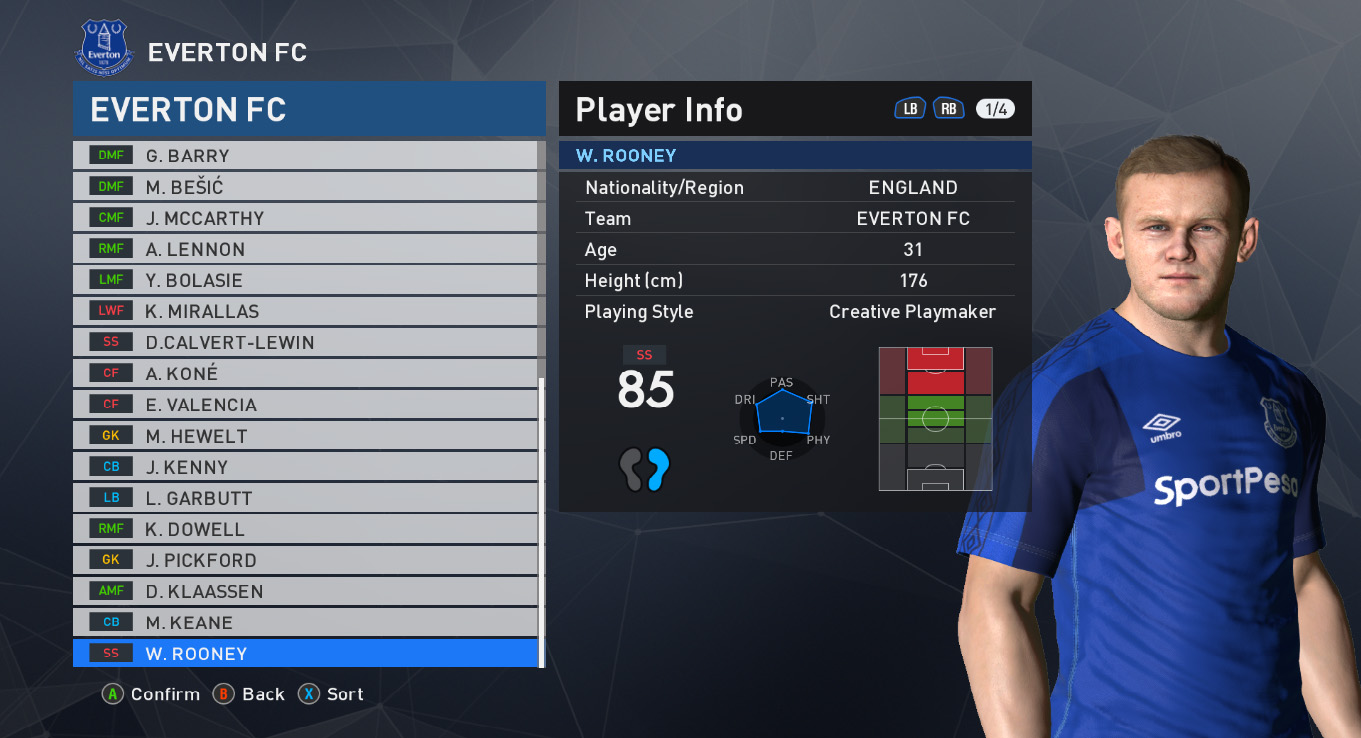
Task: Select G. Barry from the squad list
Action: coord(305,156)
